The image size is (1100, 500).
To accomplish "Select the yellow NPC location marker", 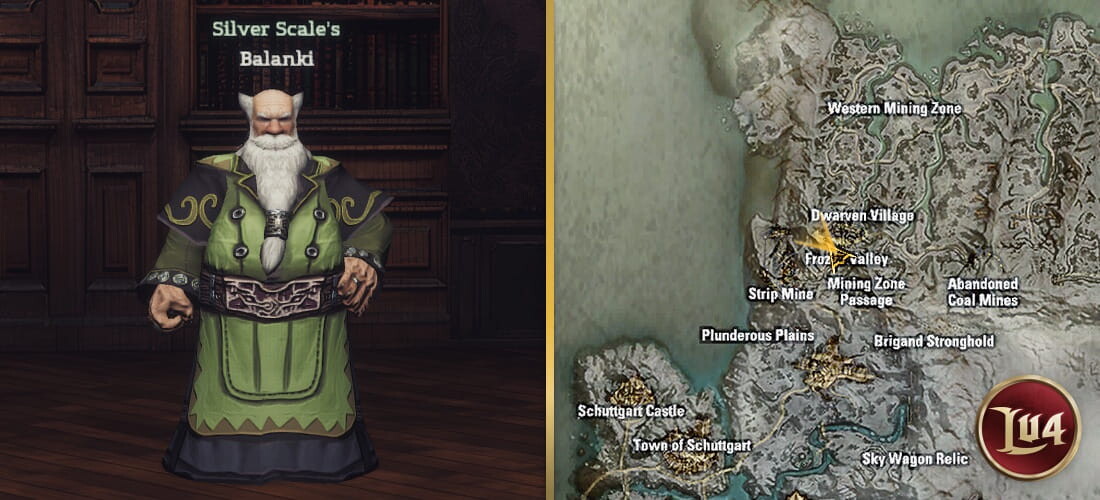I will pos(822,243).
